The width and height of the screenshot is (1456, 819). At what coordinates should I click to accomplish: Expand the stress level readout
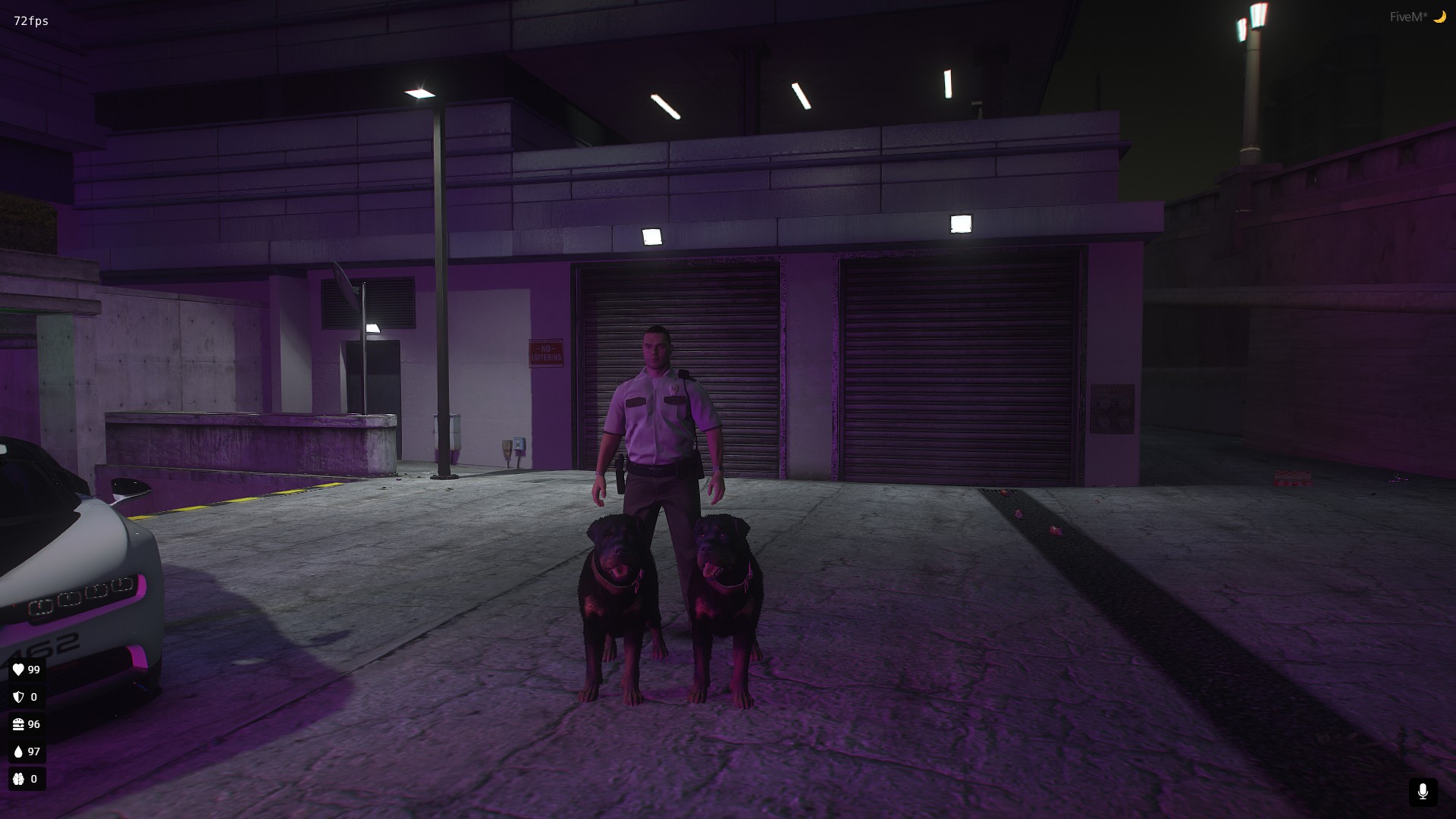(26, 779)
